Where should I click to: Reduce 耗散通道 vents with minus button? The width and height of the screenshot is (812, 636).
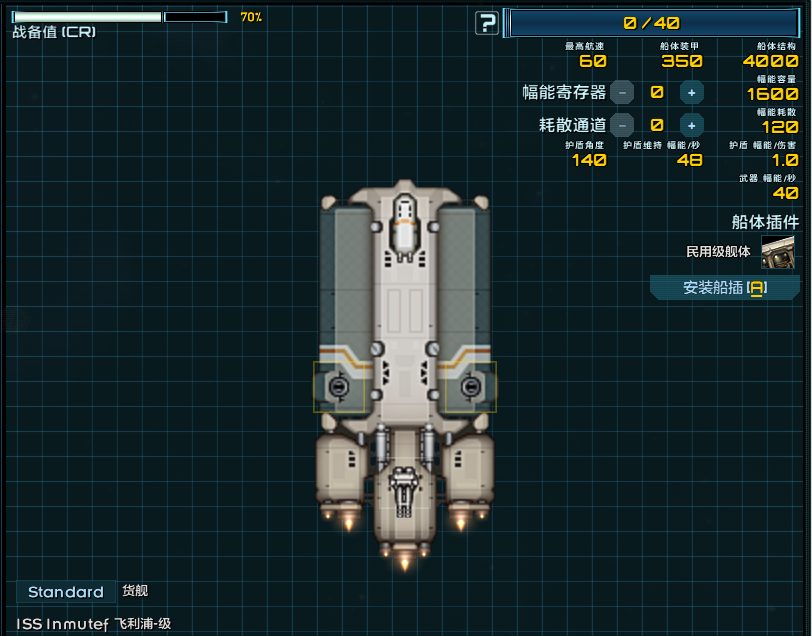pos(622,125)
